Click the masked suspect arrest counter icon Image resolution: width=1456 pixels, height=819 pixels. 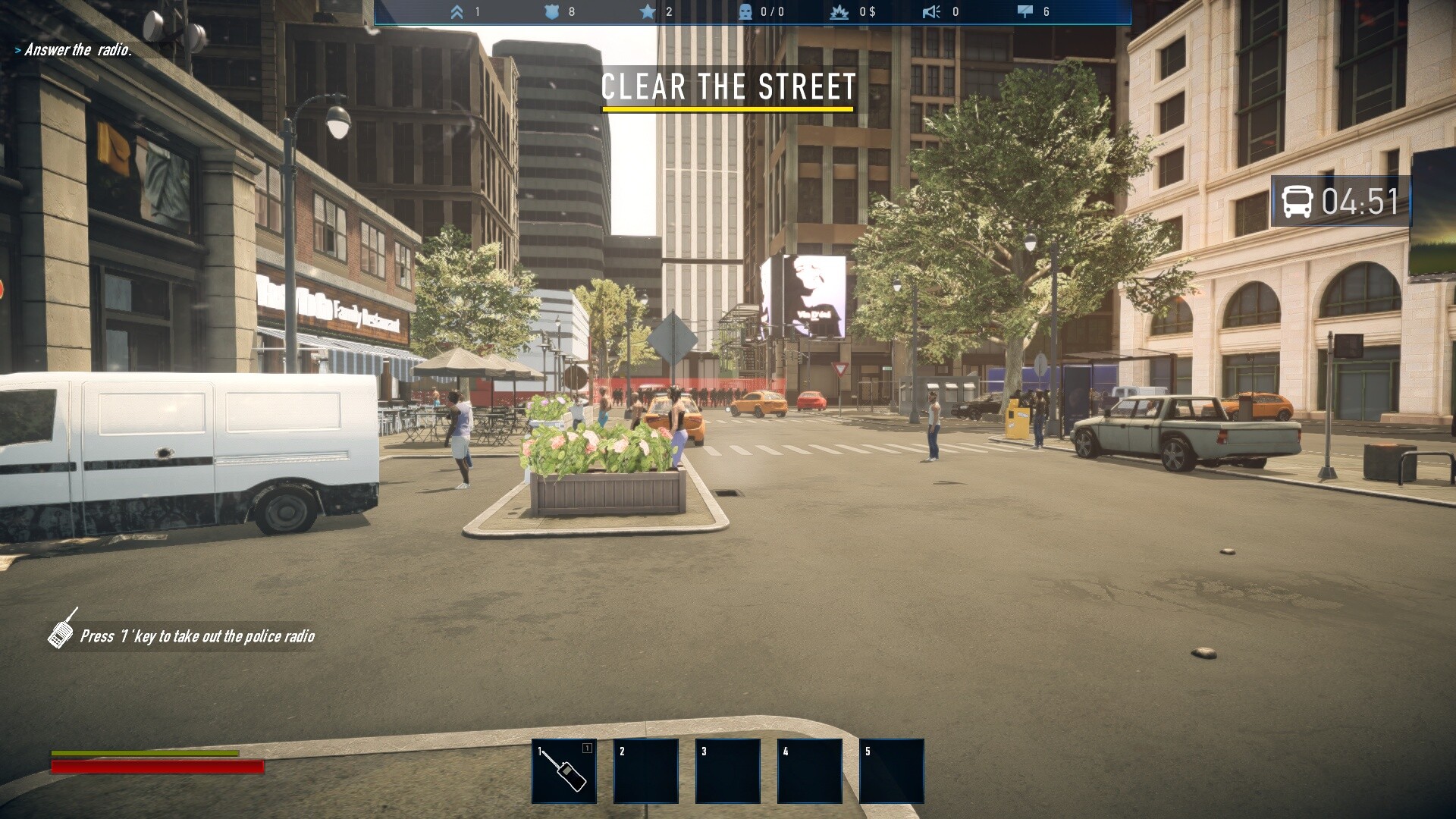point(744,11)
